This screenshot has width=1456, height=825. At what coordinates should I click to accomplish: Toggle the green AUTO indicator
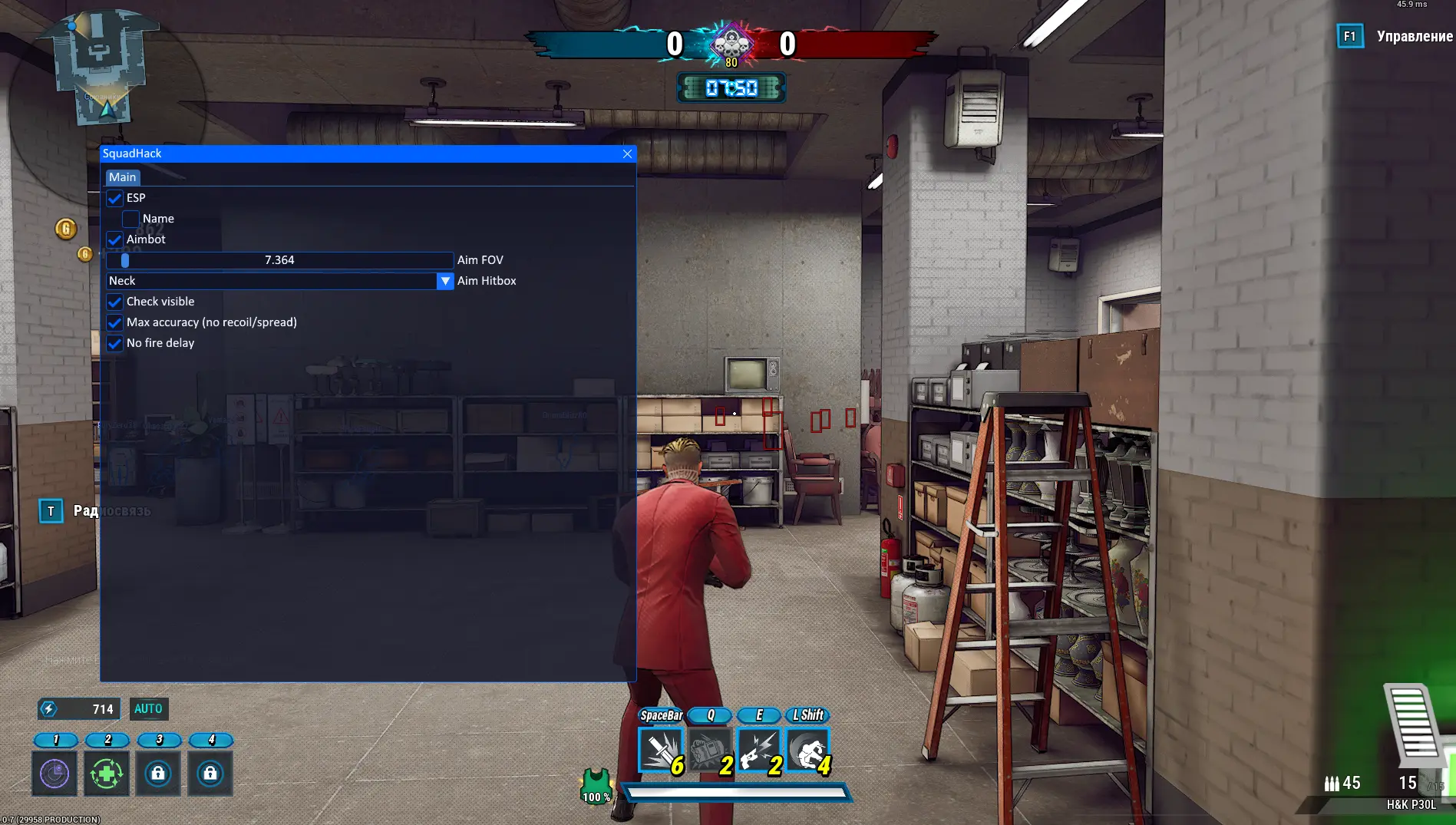[148, 708]
